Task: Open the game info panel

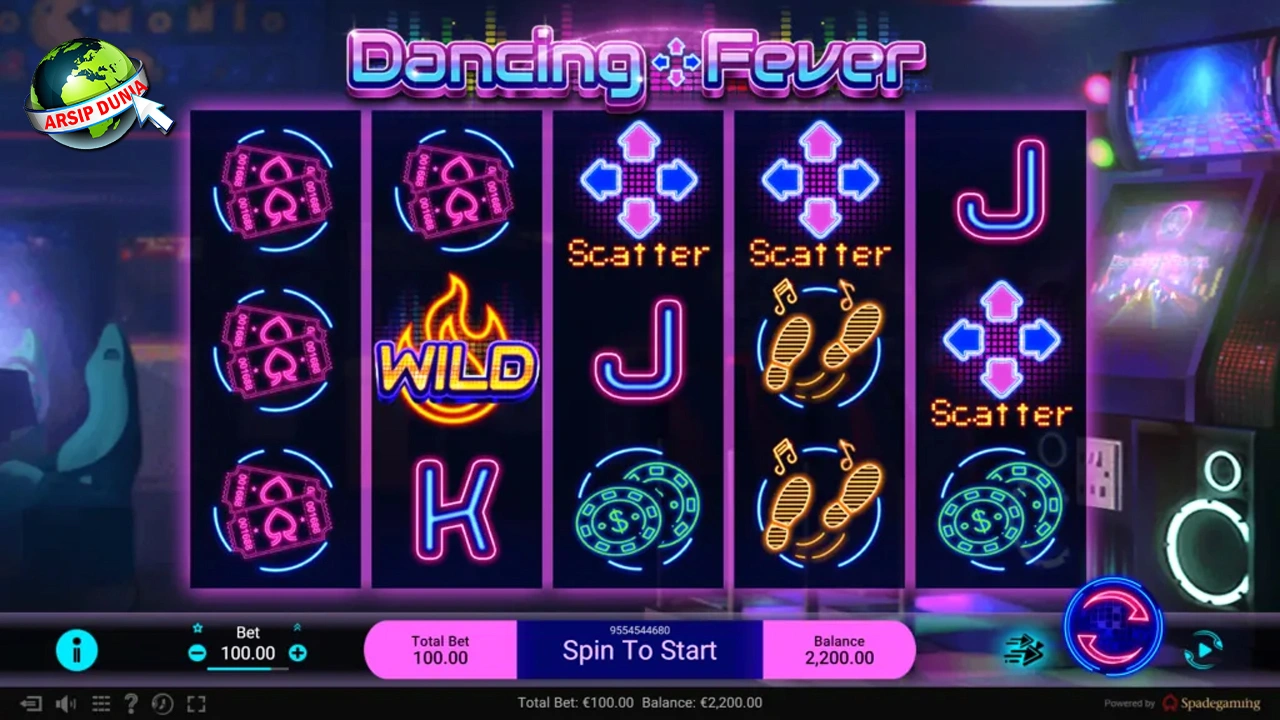Action: pyautogui.click(x=77, y=650)
